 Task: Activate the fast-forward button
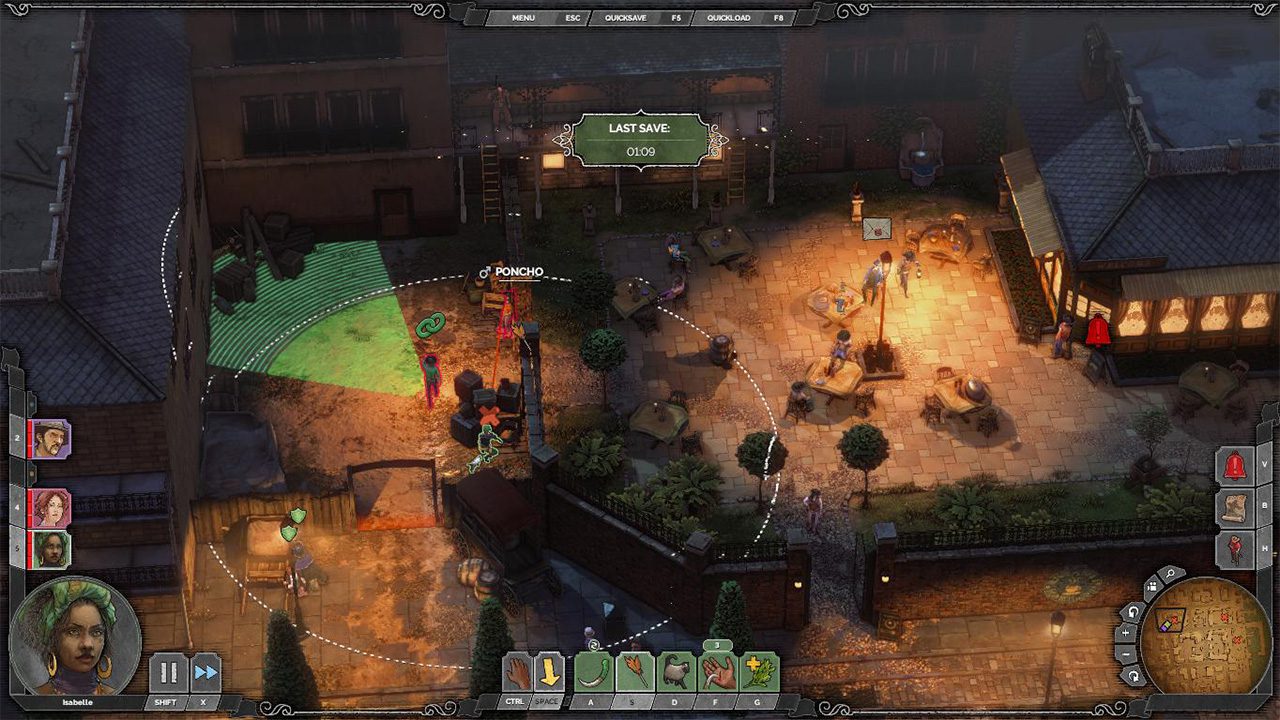206,672
